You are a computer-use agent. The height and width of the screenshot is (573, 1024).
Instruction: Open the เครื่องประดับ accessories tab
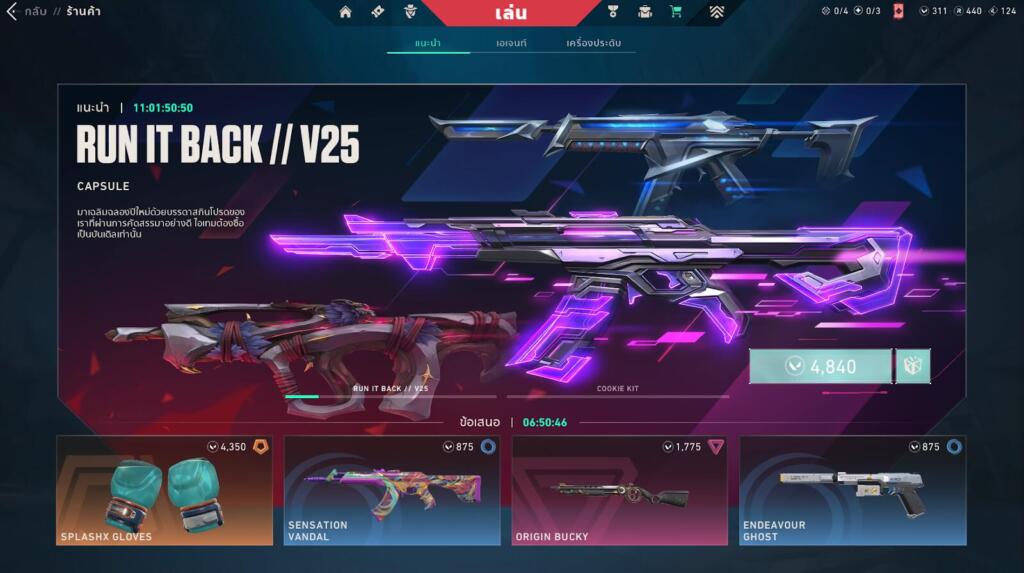pos(593,43)
